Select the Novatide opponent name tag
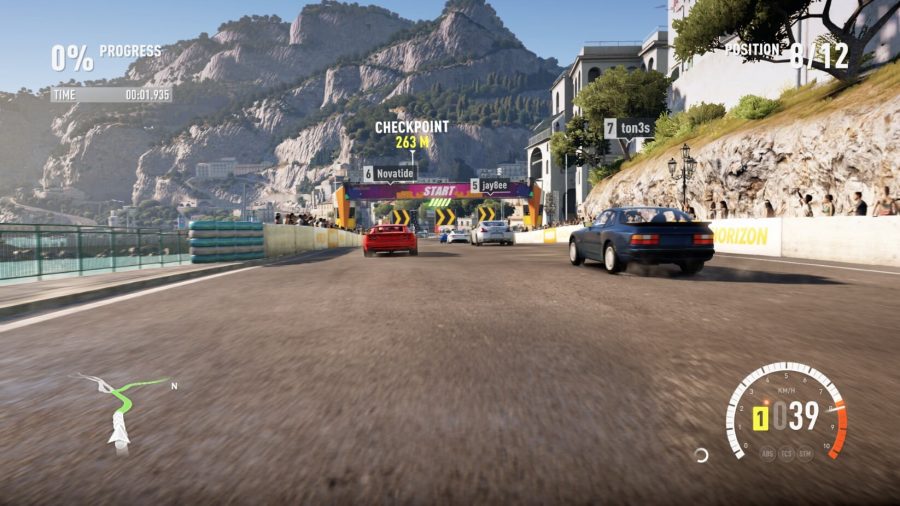Viewport: 900px width, 506px height. (389, 173)
